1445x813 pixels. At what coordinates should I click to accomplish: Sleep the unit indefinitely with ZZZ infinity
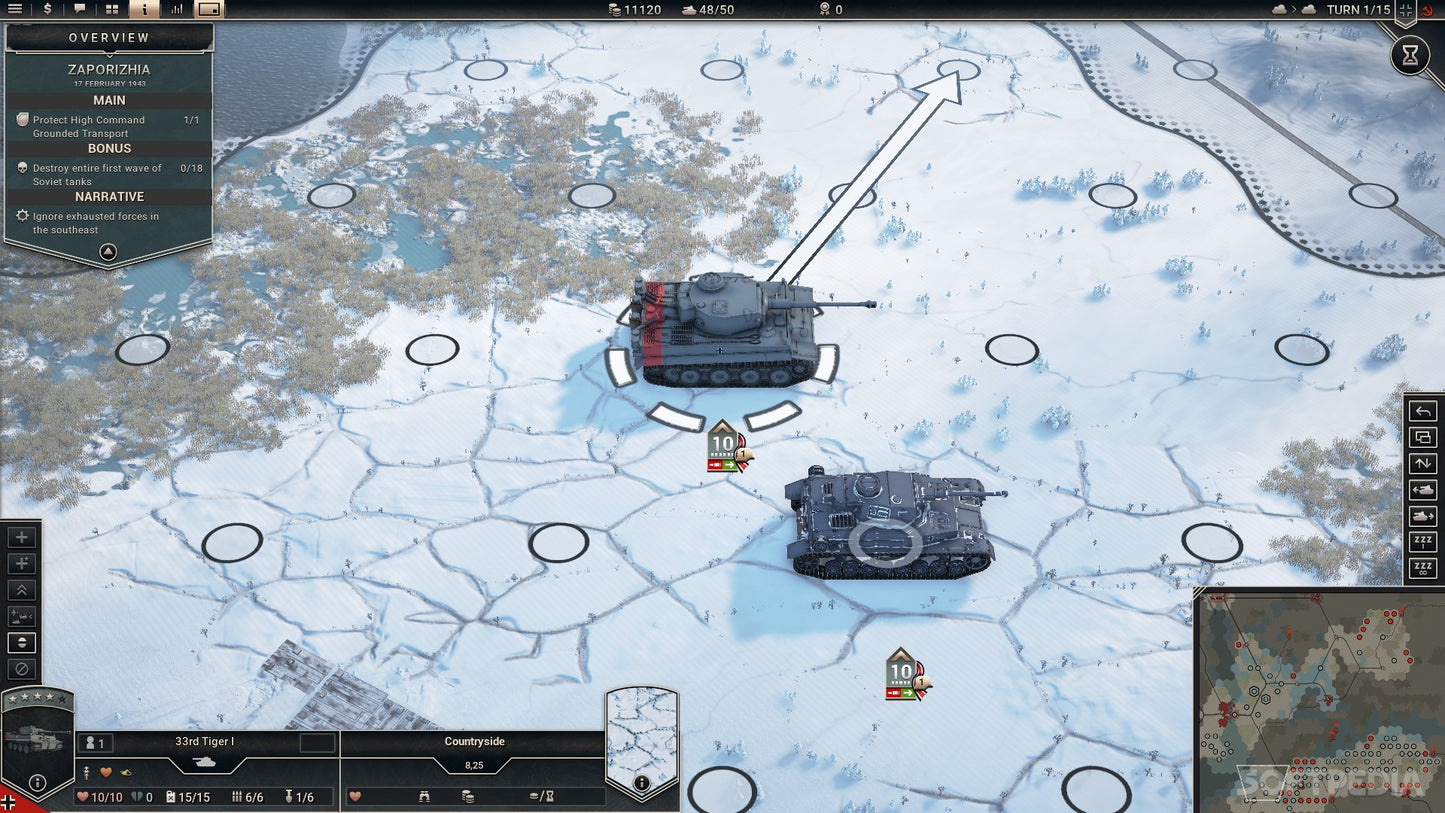1422,569
